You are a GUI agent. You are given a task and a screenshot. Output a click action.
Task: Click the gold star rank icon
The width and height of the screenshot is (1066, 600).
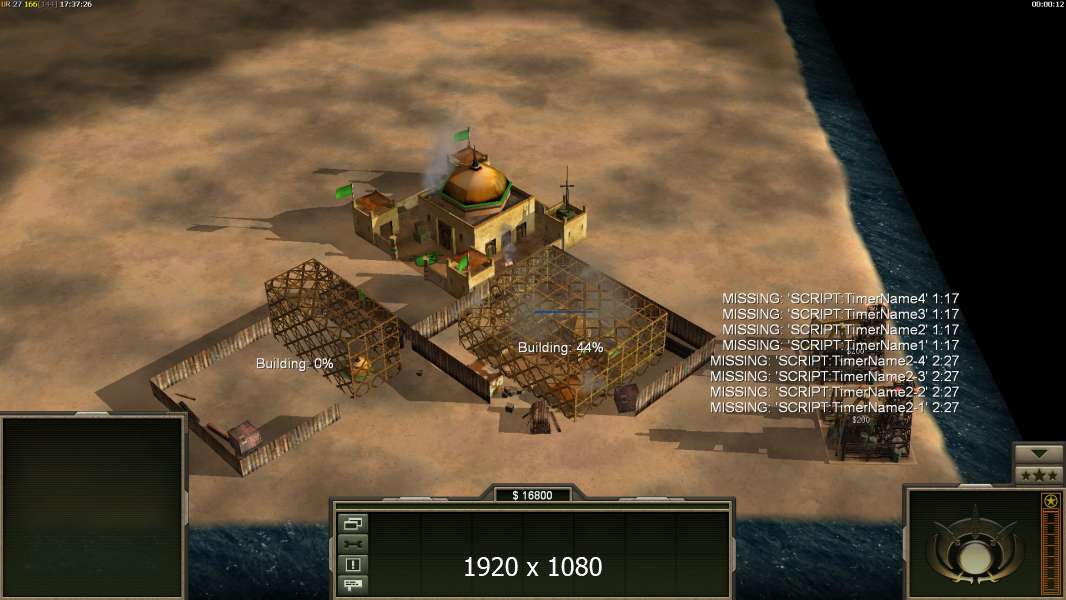coord(1050,502)
